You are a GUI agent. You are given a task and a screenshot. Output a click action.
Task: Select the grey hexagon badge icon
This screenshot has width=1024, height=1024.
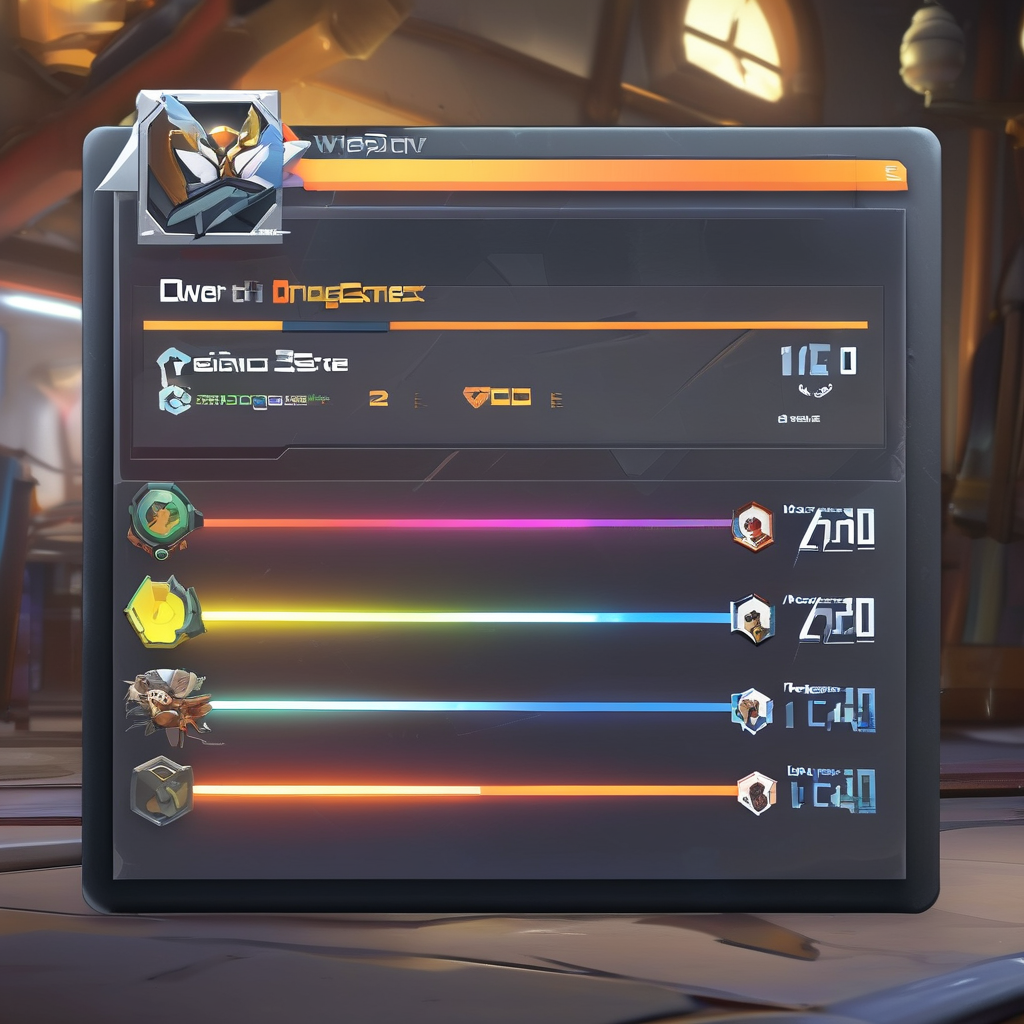[x=162, y=790]
